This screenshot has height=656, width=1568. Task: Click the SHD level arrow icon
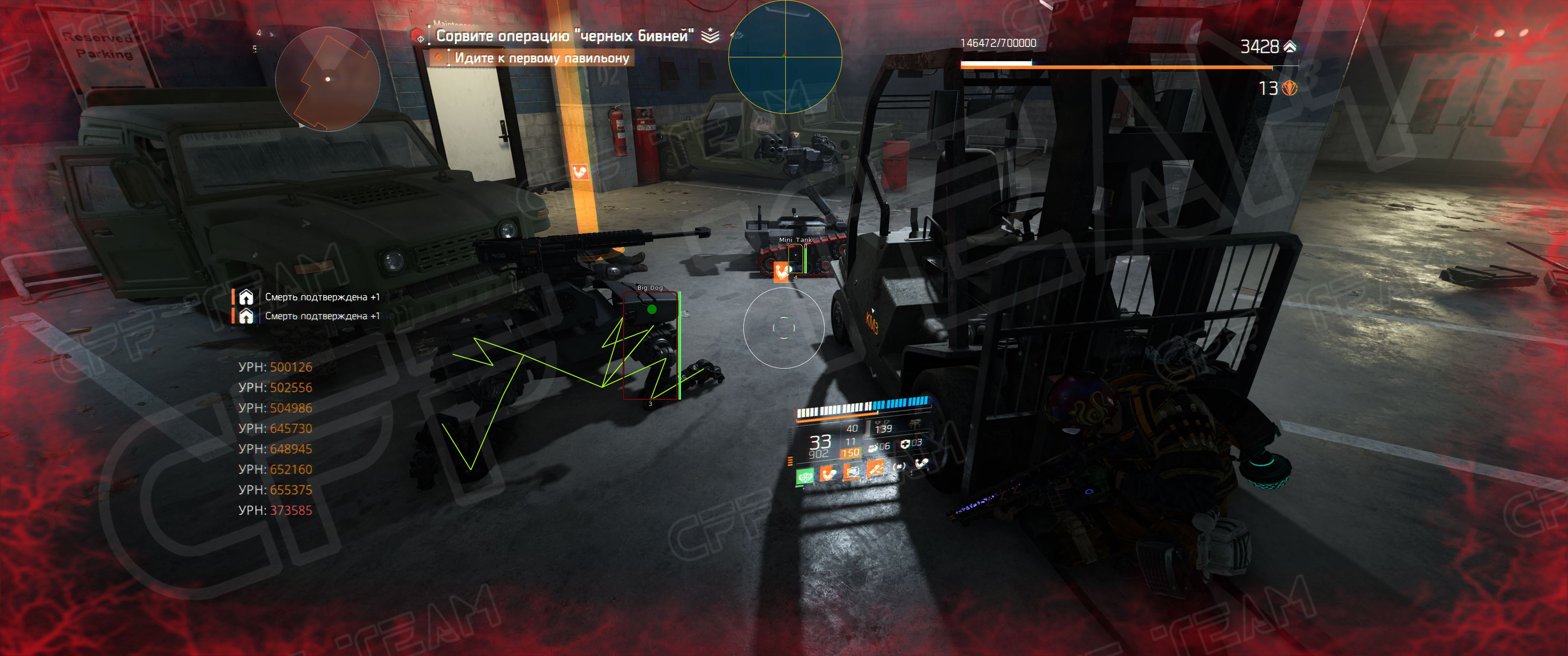pos(1289,46)
